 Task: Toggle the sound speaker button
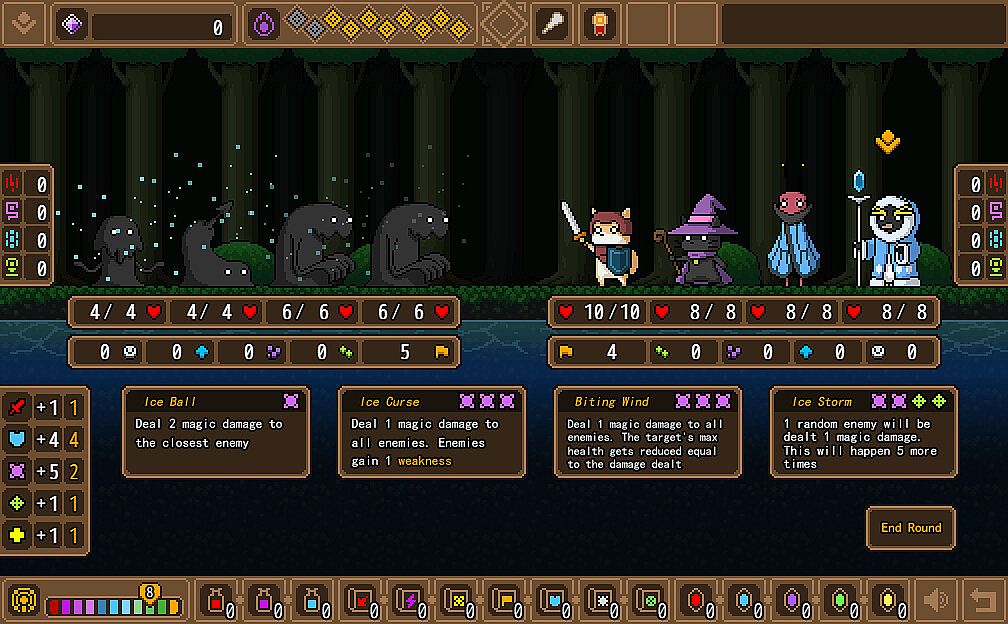(x=936, y=600)
